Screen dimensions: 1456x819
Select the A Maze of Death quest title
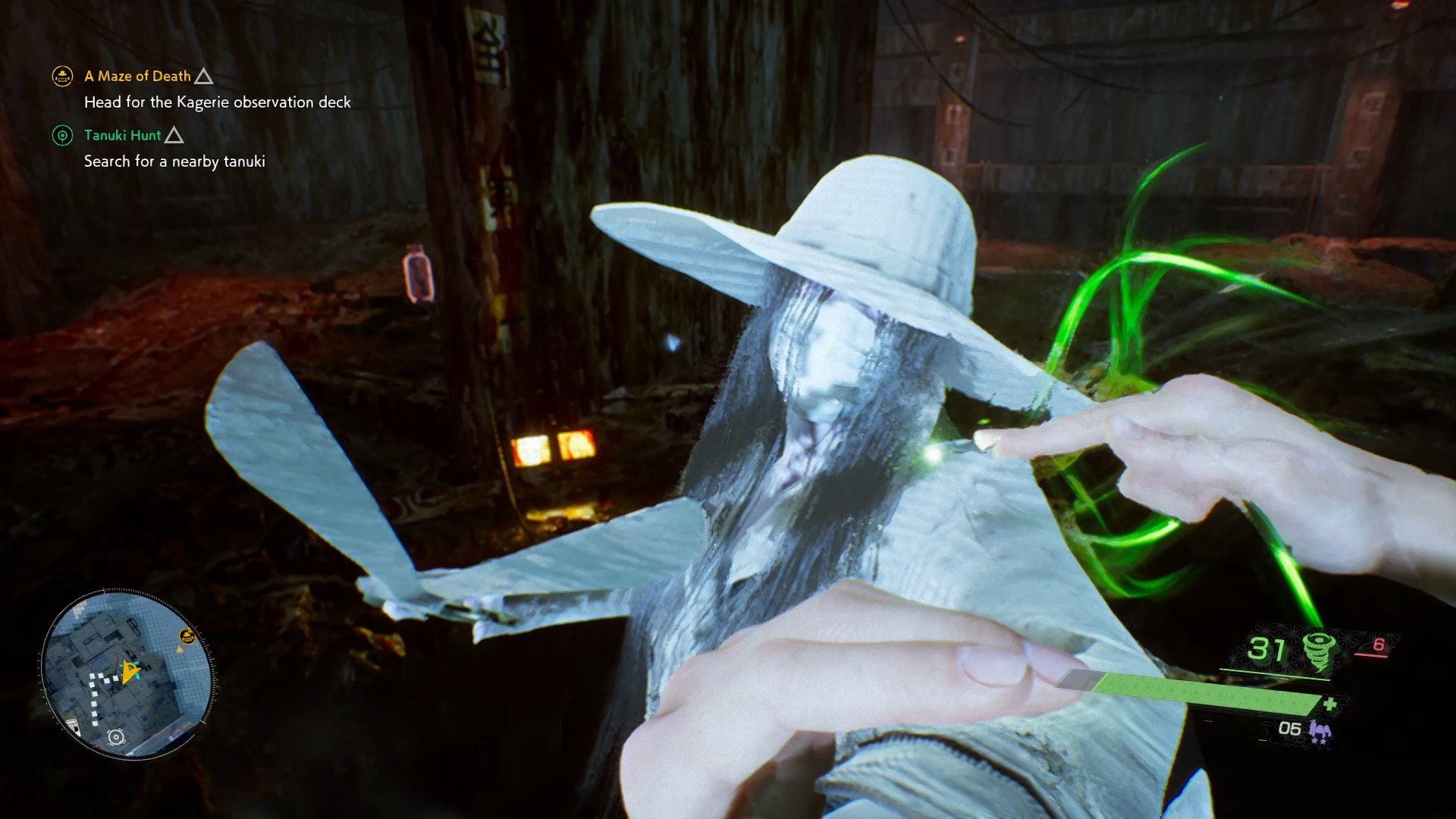[137, 76]
